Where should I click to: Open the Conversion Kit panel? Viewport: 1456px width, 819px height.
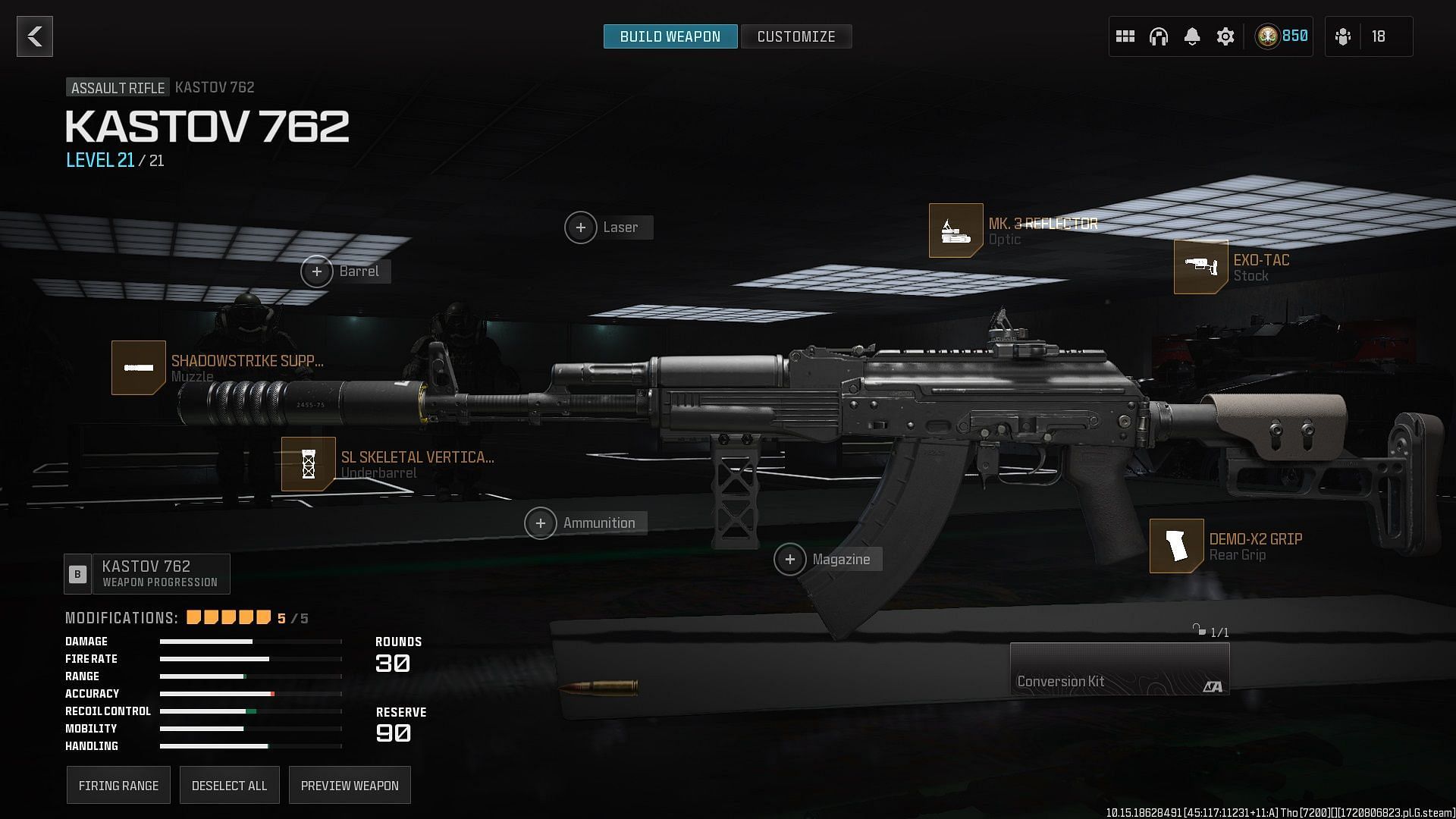[1119, 669]
